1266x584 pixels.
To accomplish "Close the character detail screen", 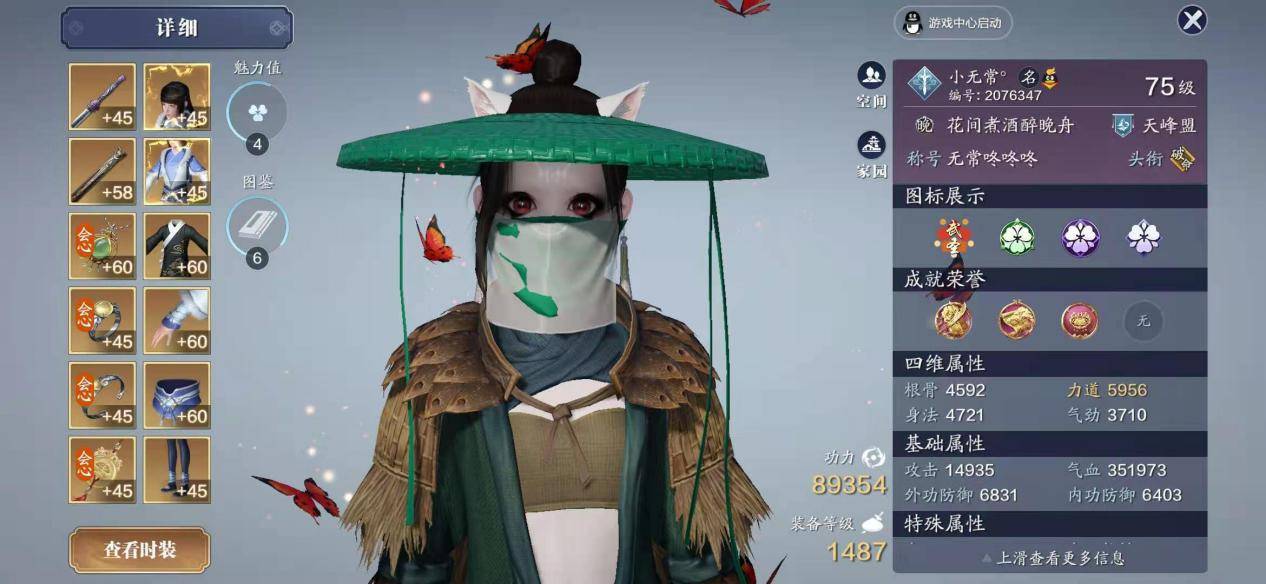I will tap(1191, 20).
